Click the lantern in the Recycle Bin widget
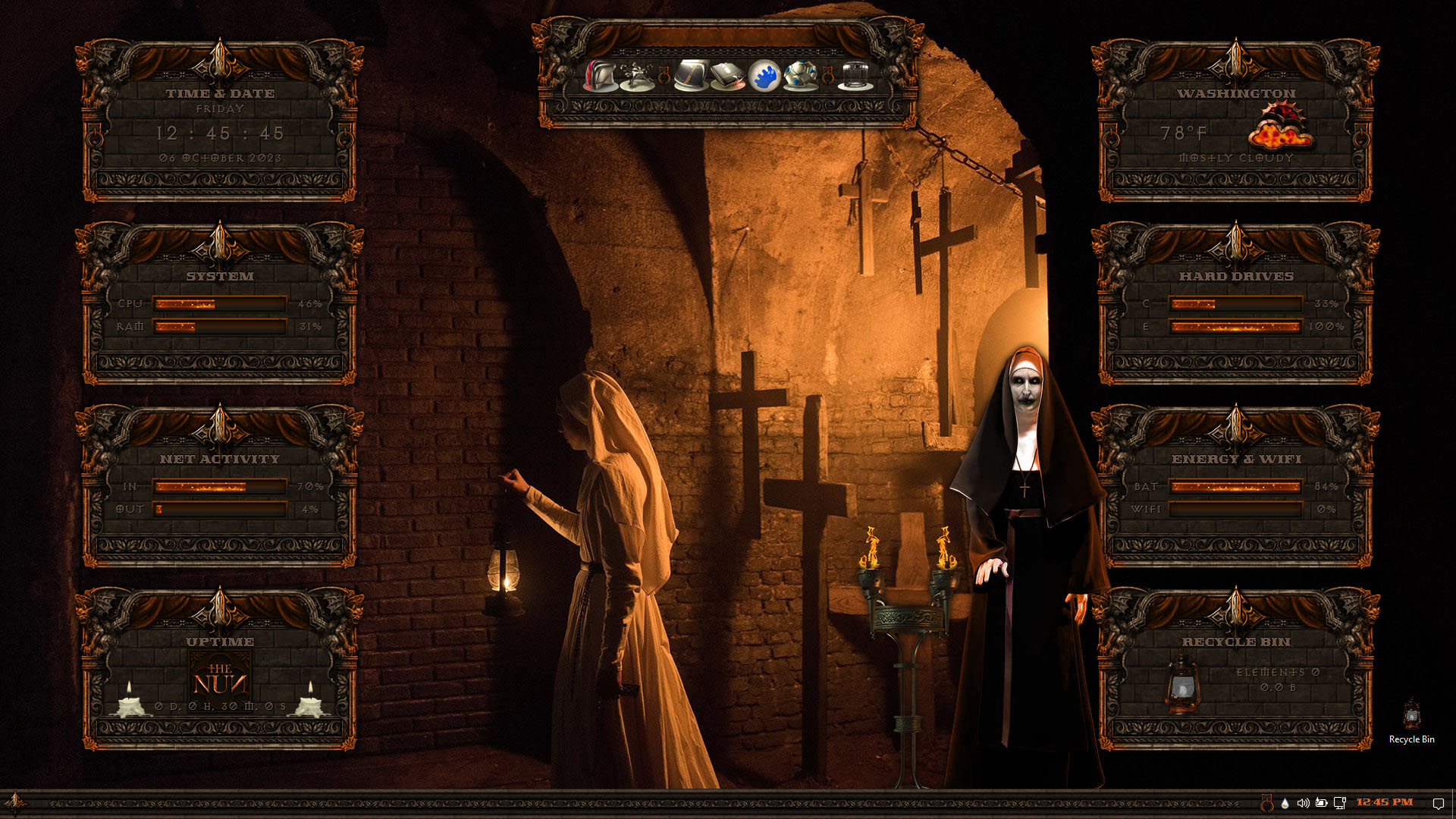 (x=1182, y=685)
